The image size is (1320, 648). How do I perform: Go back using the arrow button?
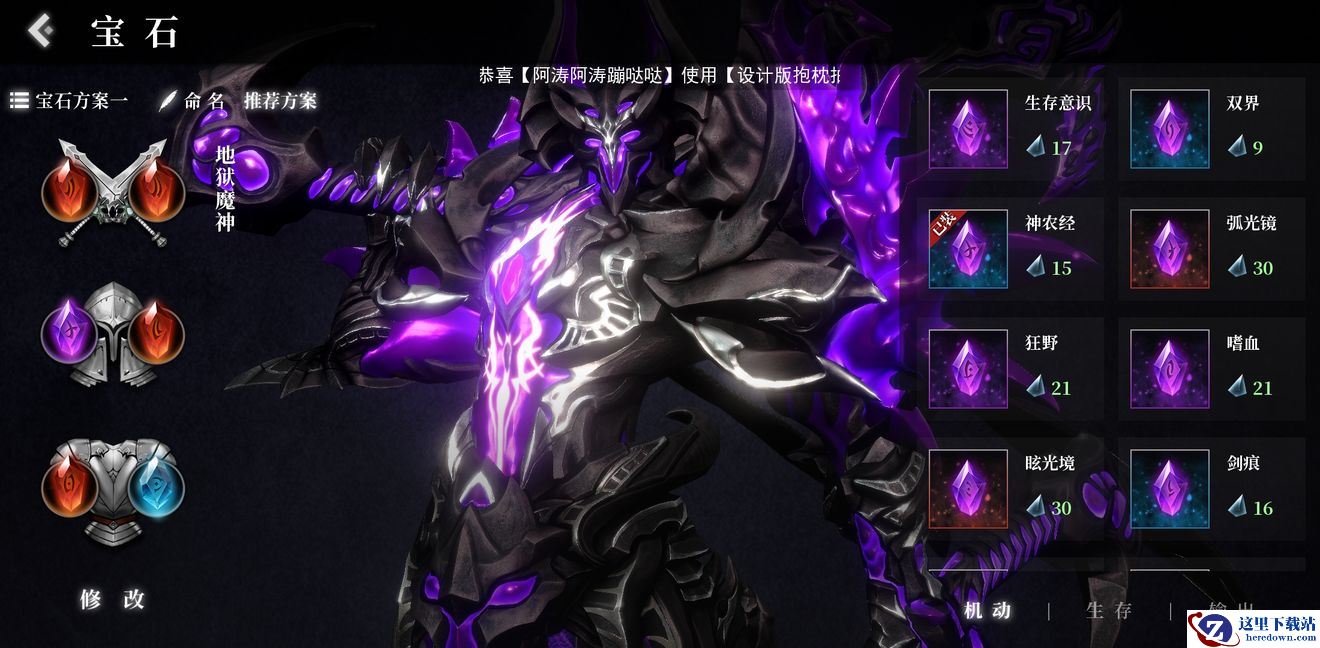click(40, 31)
